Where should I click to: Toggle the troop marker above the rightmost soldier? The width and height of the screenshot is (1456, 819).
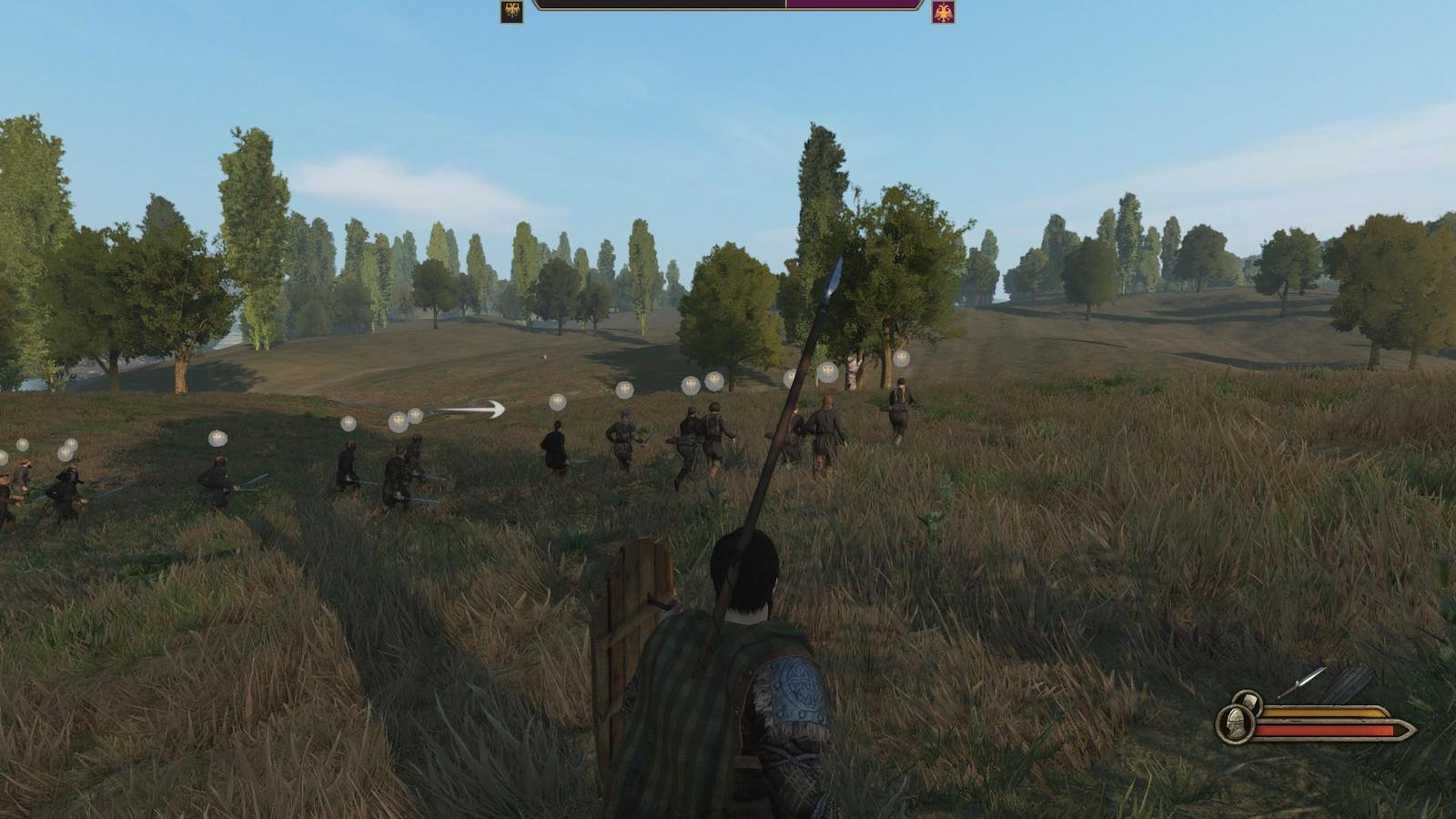[x=902, y=359]
